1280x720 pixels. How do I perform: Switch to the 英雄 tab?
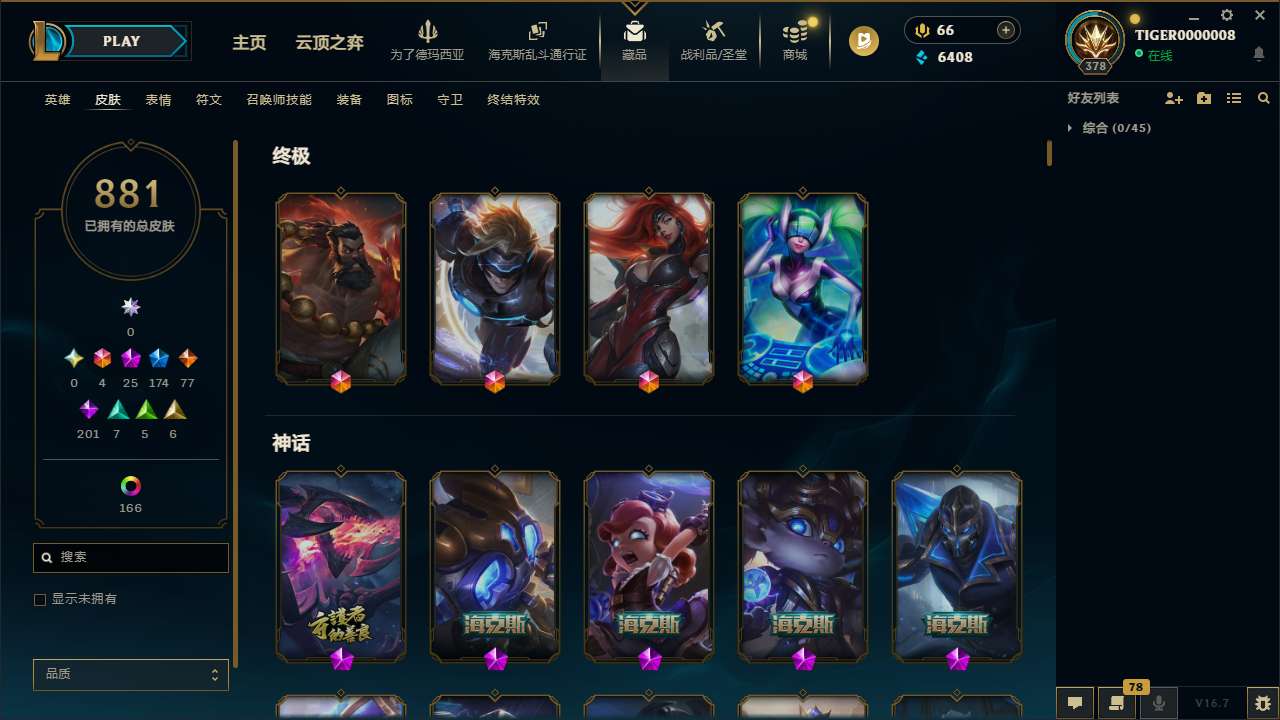coord(57,100)
